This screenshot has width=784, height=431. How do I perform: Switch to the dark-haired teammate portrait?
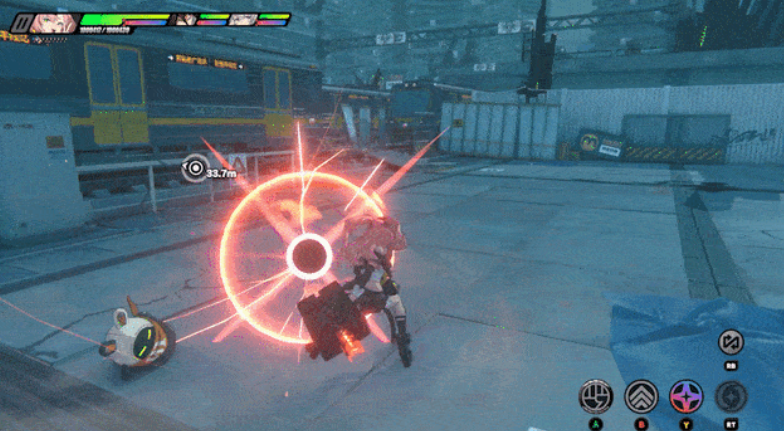click(186, 19)
